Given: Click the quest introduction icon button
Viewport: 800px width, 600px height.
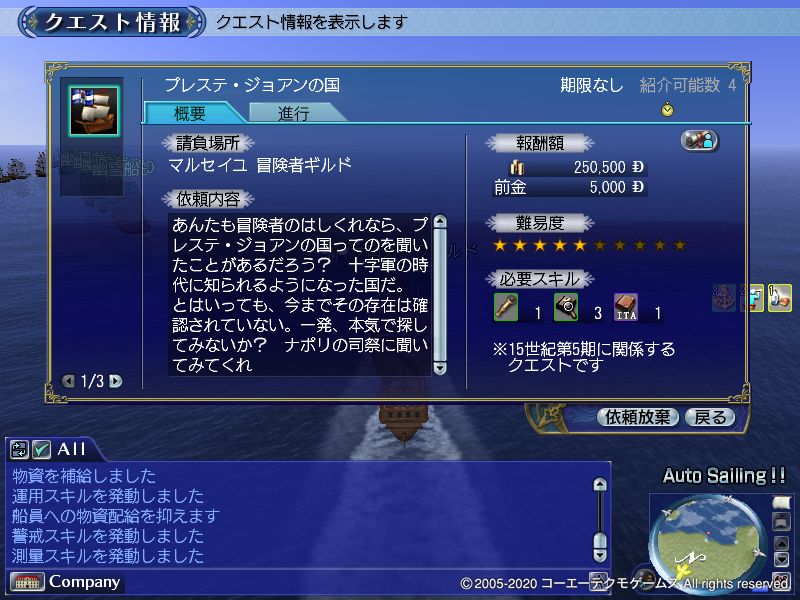Looking at the screenshot, I should 700,141.
